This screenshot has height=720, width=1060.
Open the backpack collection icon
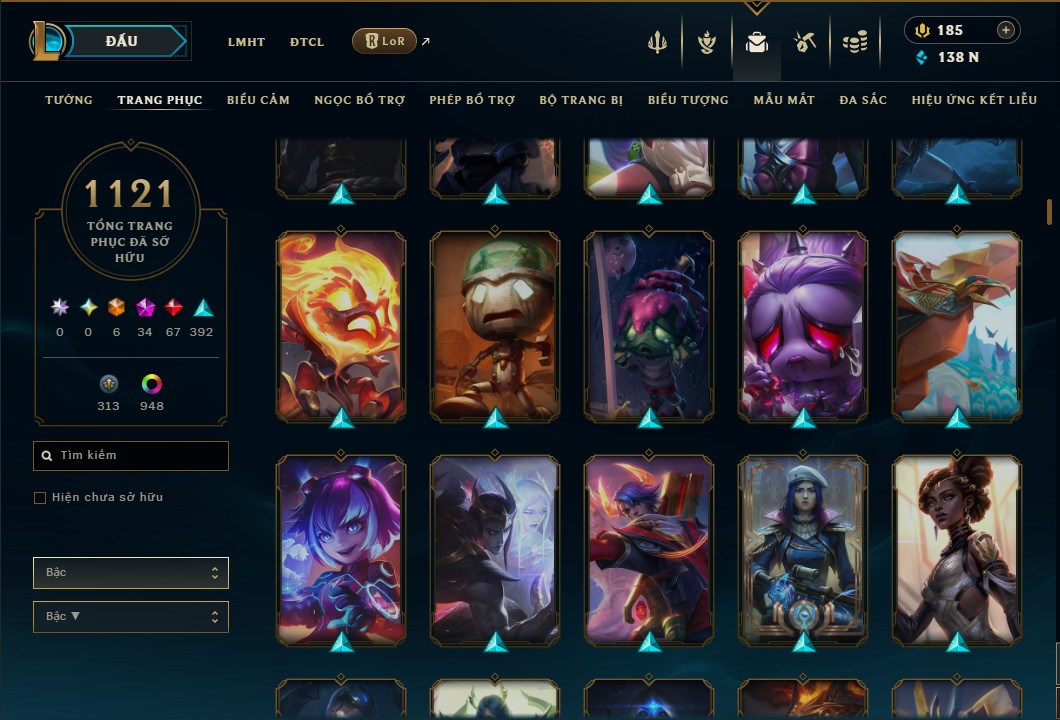757,42
